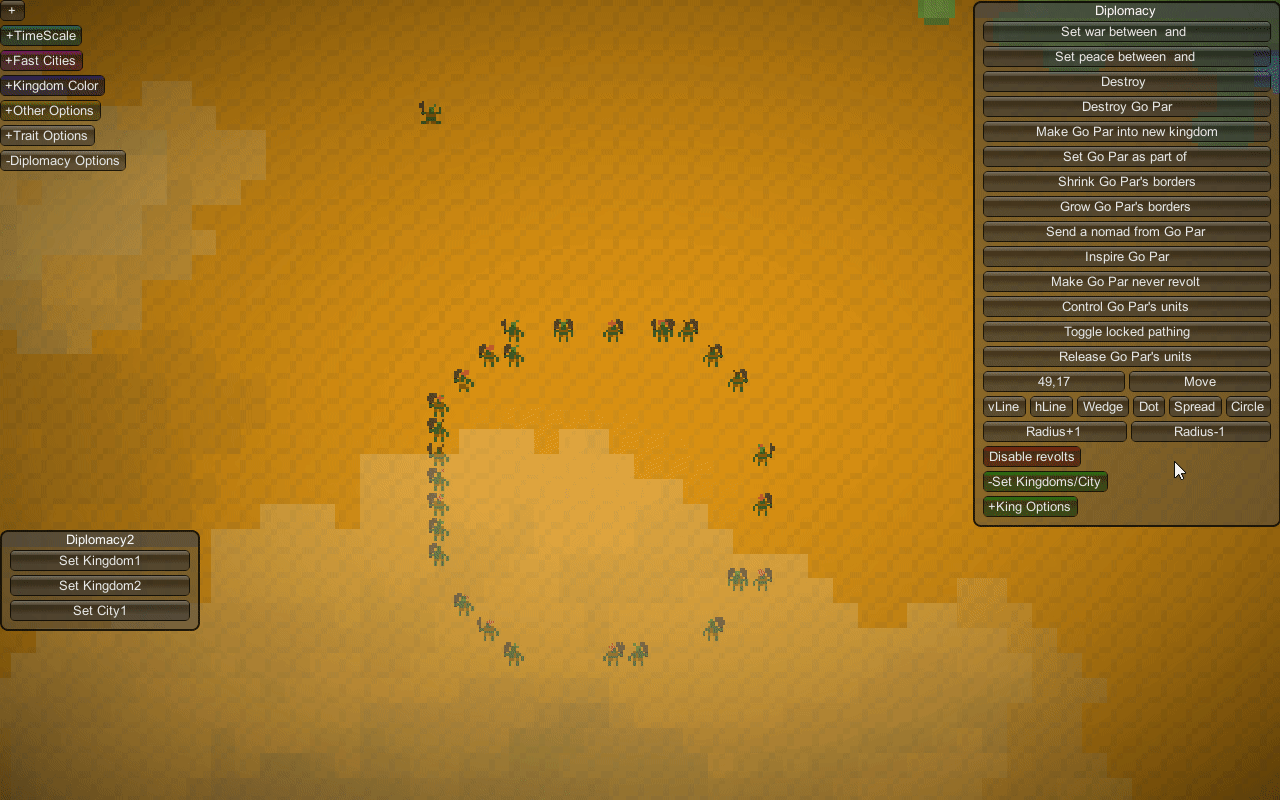This screenshot has width=1280, height=800.
Task: Click Set Kingdom1 in Diplomacy2 panel
Action: tap(100, 561)
